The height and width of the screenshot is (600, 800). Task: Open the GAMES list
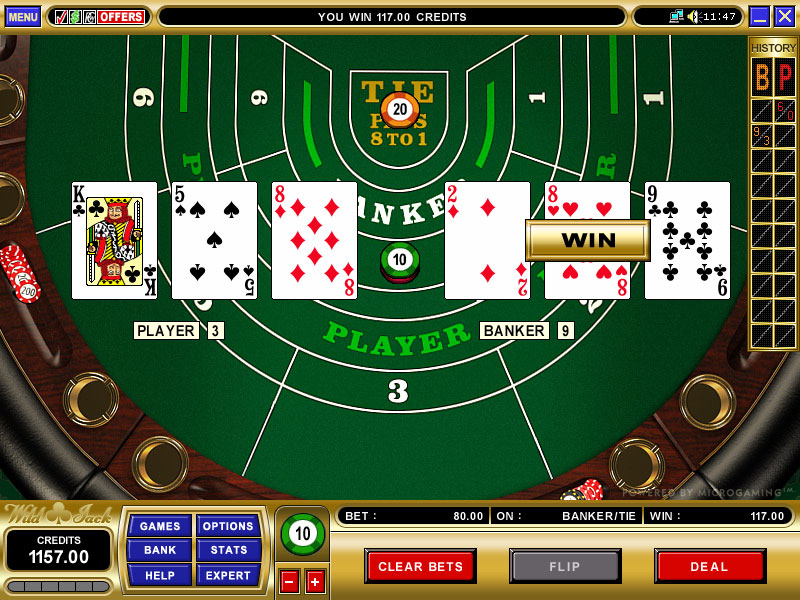159,526
